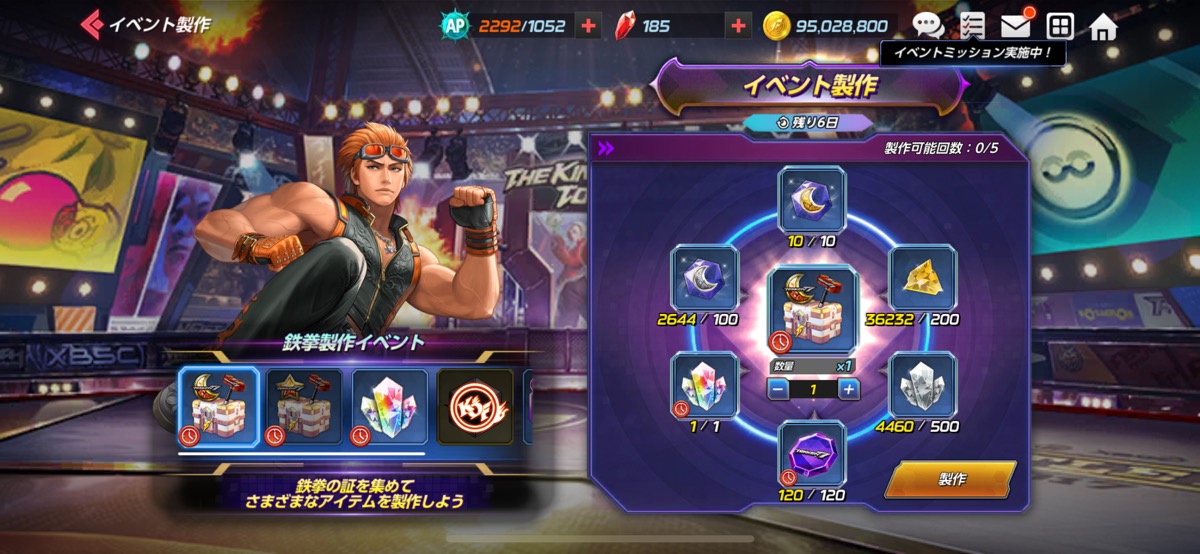The height and width of the screenshot is (554, 1200).
Task: Click the orange 製作 craft button
Action: click(x=950, y=479)
